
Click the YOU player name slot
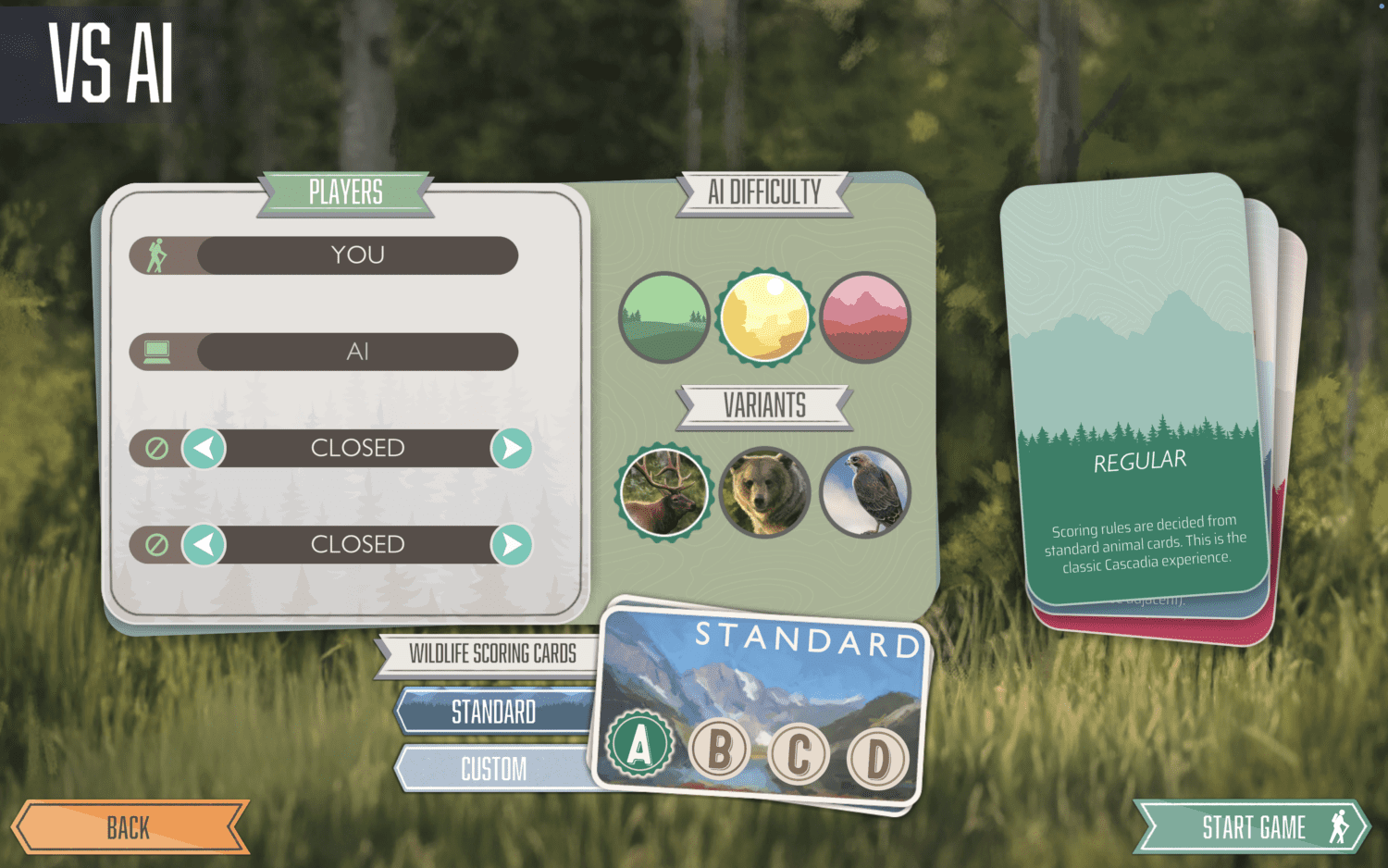pos(357,255)
